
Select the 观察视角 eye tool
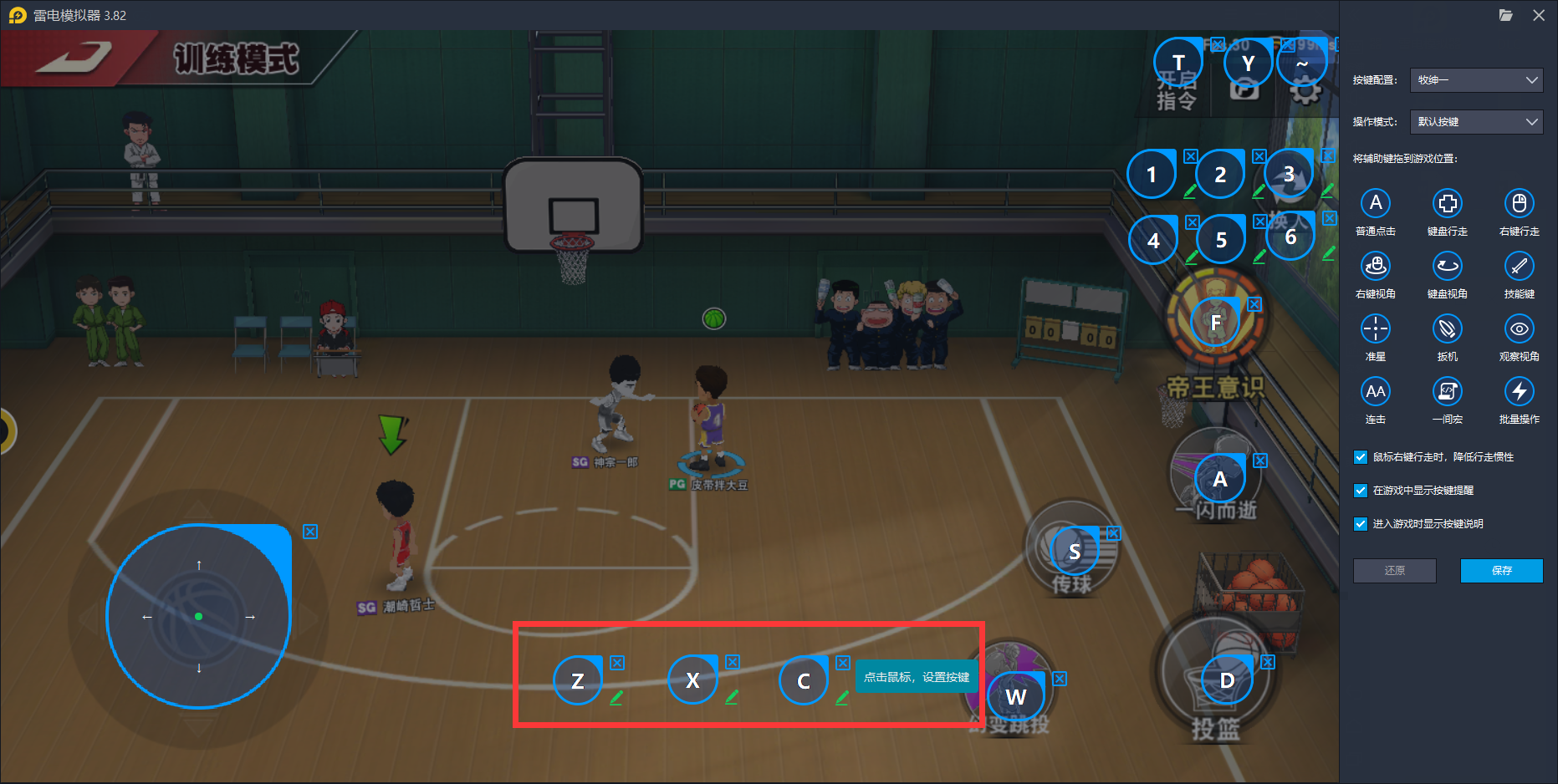coord(1519,329)
